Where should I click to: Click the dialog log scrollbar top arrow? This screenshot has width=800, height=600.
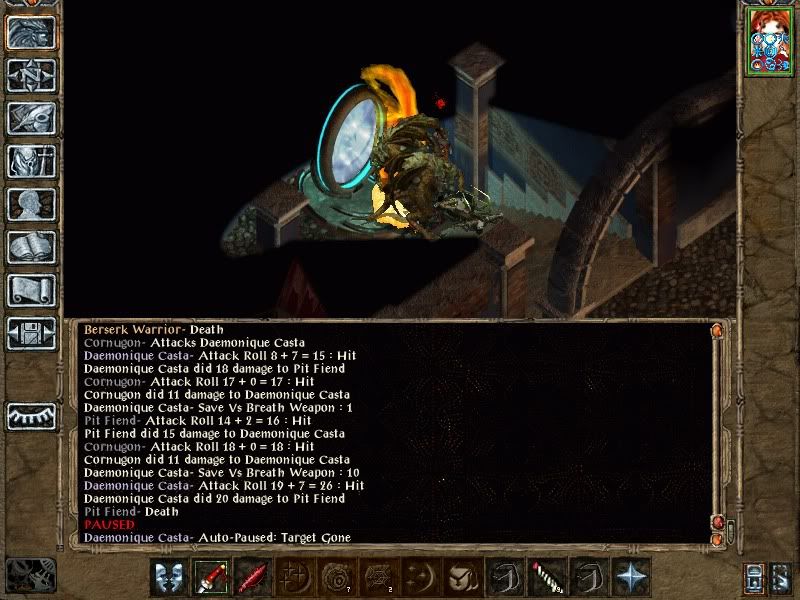[715, 330]
